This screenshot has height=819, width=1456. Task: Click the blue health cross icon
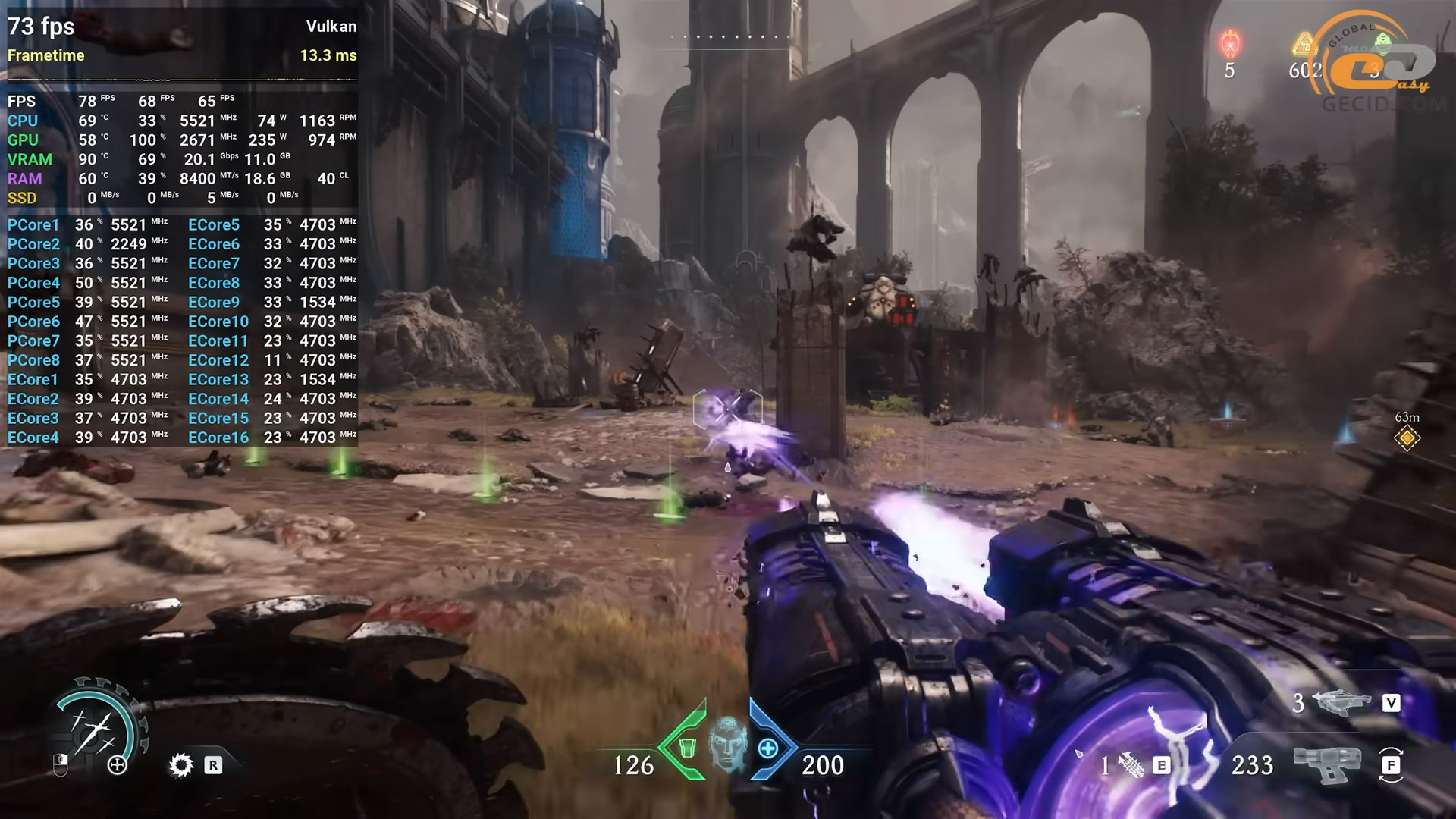[x=768, y=748]
